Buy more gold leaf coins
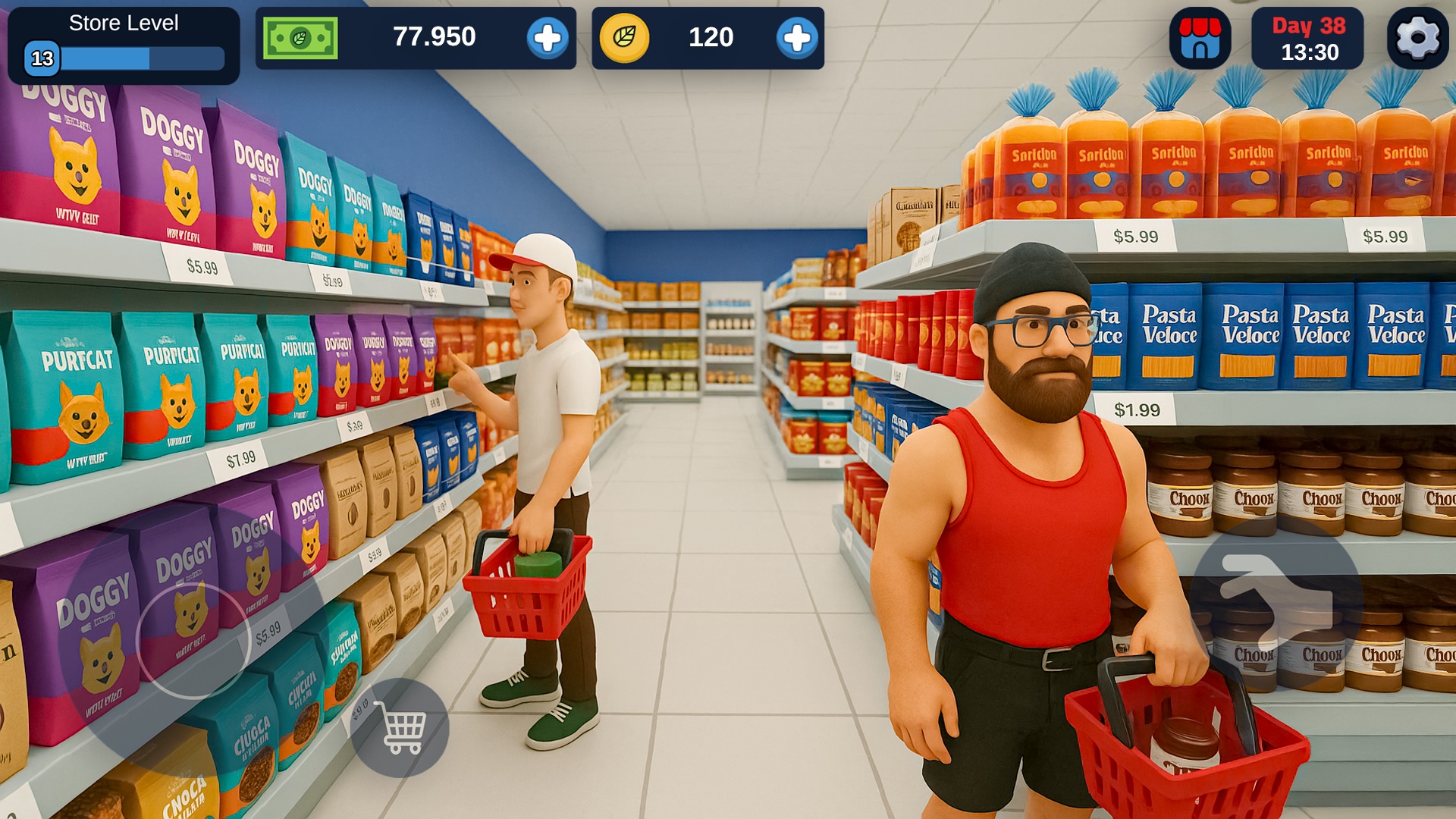This screenshot has height=819, width=1456. [x=796, y=38]
